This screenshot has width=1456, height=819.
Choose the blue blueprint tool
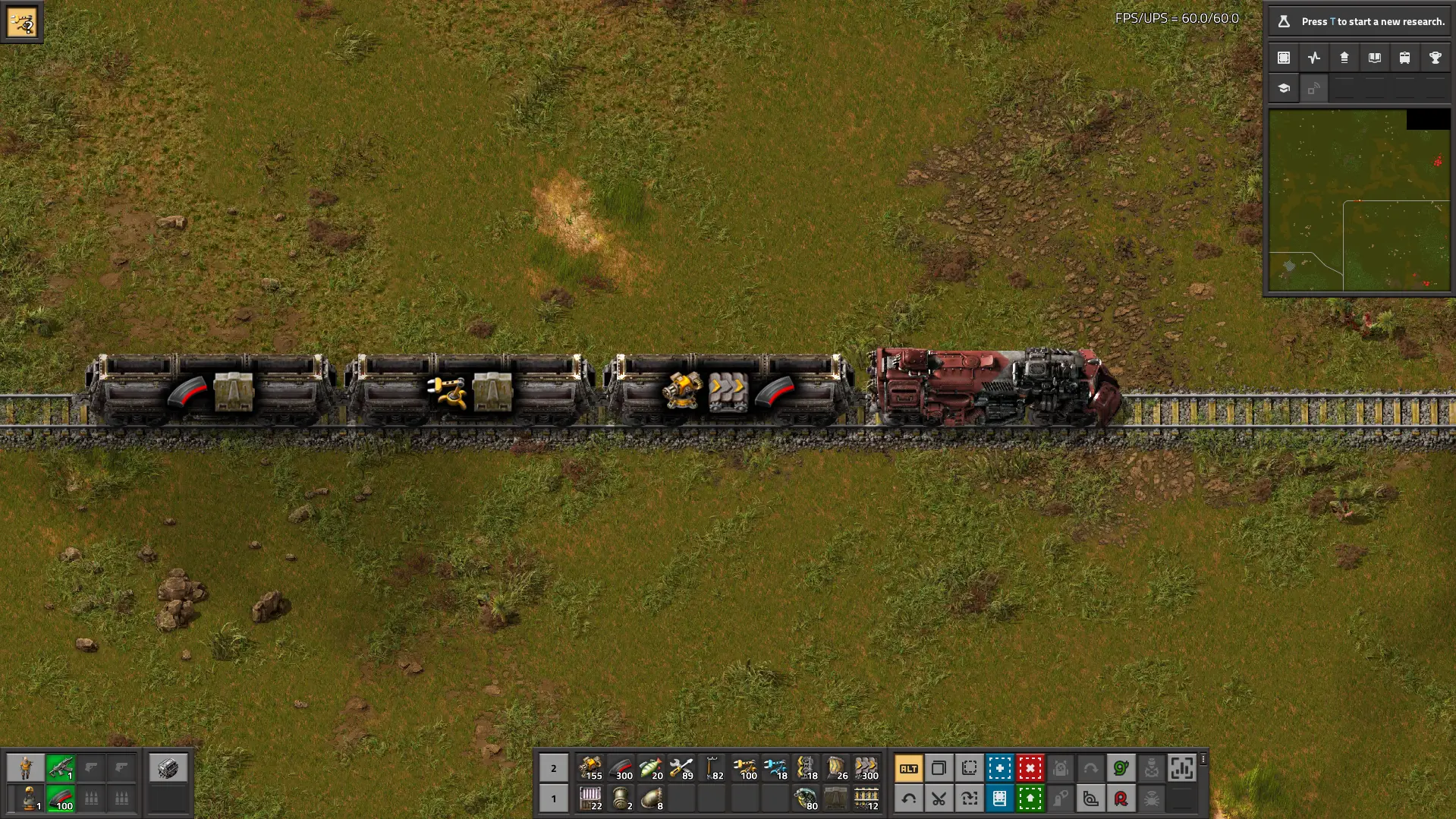click(999, 768)
